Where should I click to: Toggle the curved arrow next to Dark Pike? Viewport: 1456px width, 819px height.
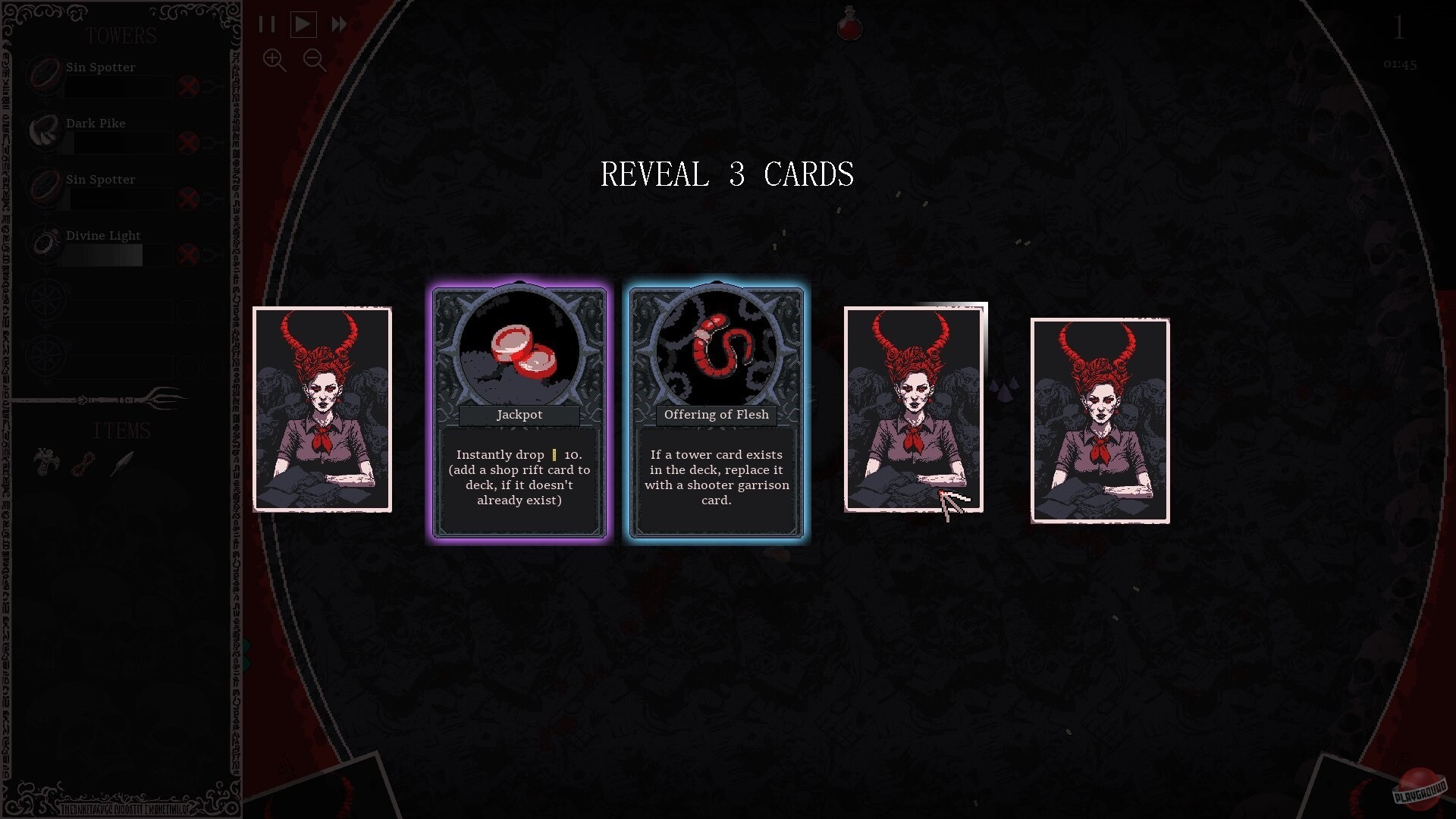[x=215, y=143]
